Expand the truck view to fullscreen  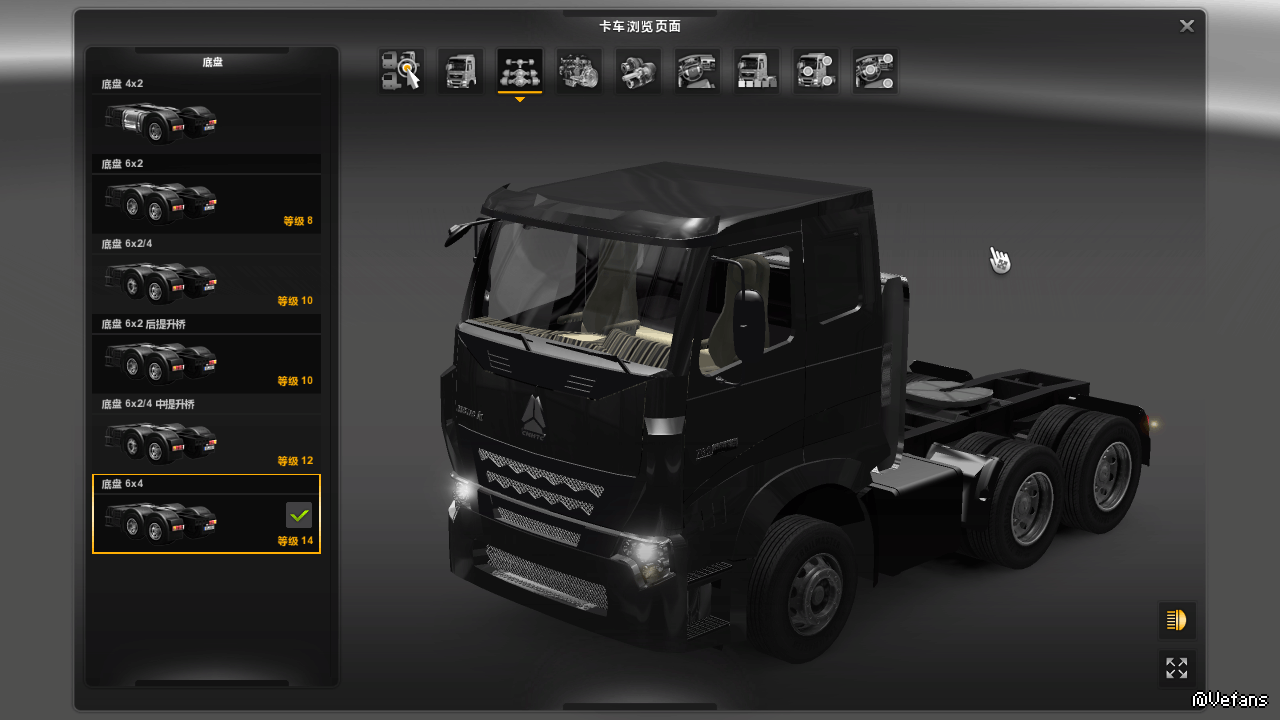tap(1177, 668)
